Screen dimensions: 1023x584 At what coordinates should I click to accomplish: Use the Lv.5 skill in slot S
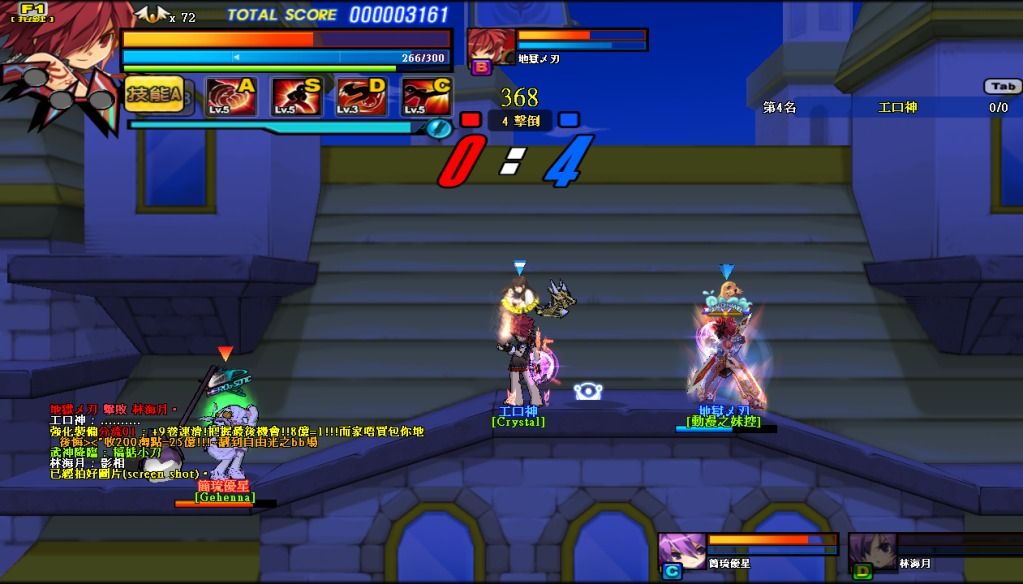(297, 97)
